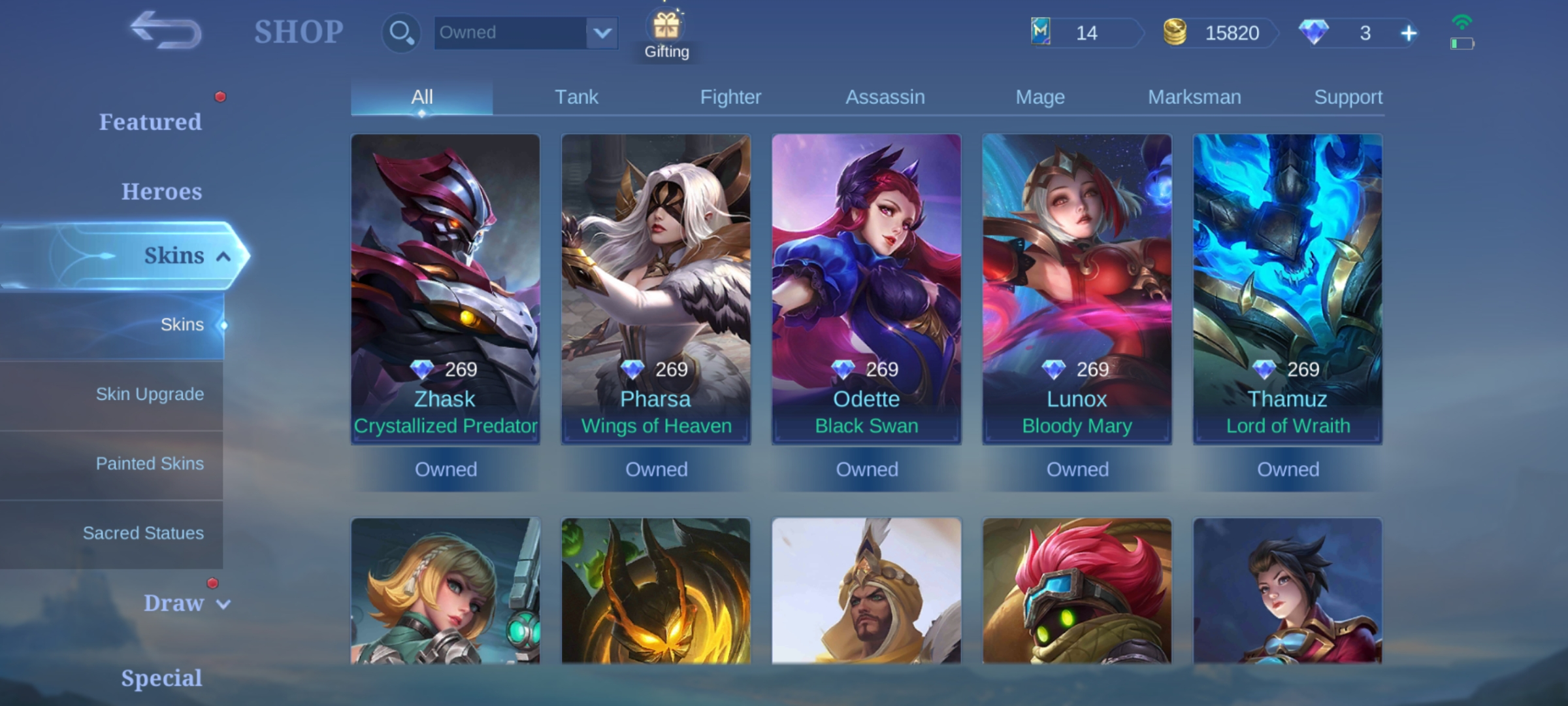Open the Featured shop section
Image resolution: width=1568 pixels, height=706 pixels.
click(x=151, y=122)
